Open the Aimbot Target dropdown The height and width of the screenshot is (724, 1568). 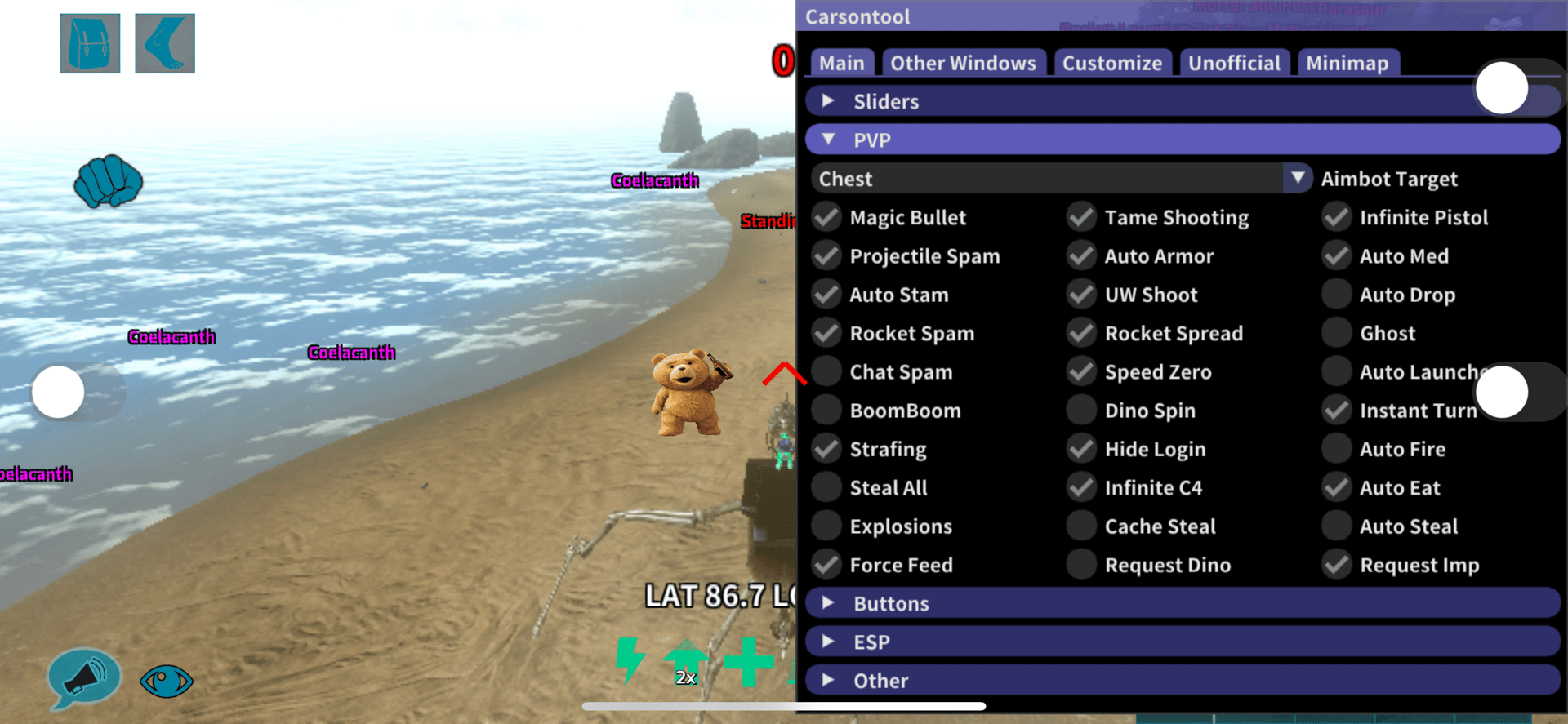[x=1297, y=178]
